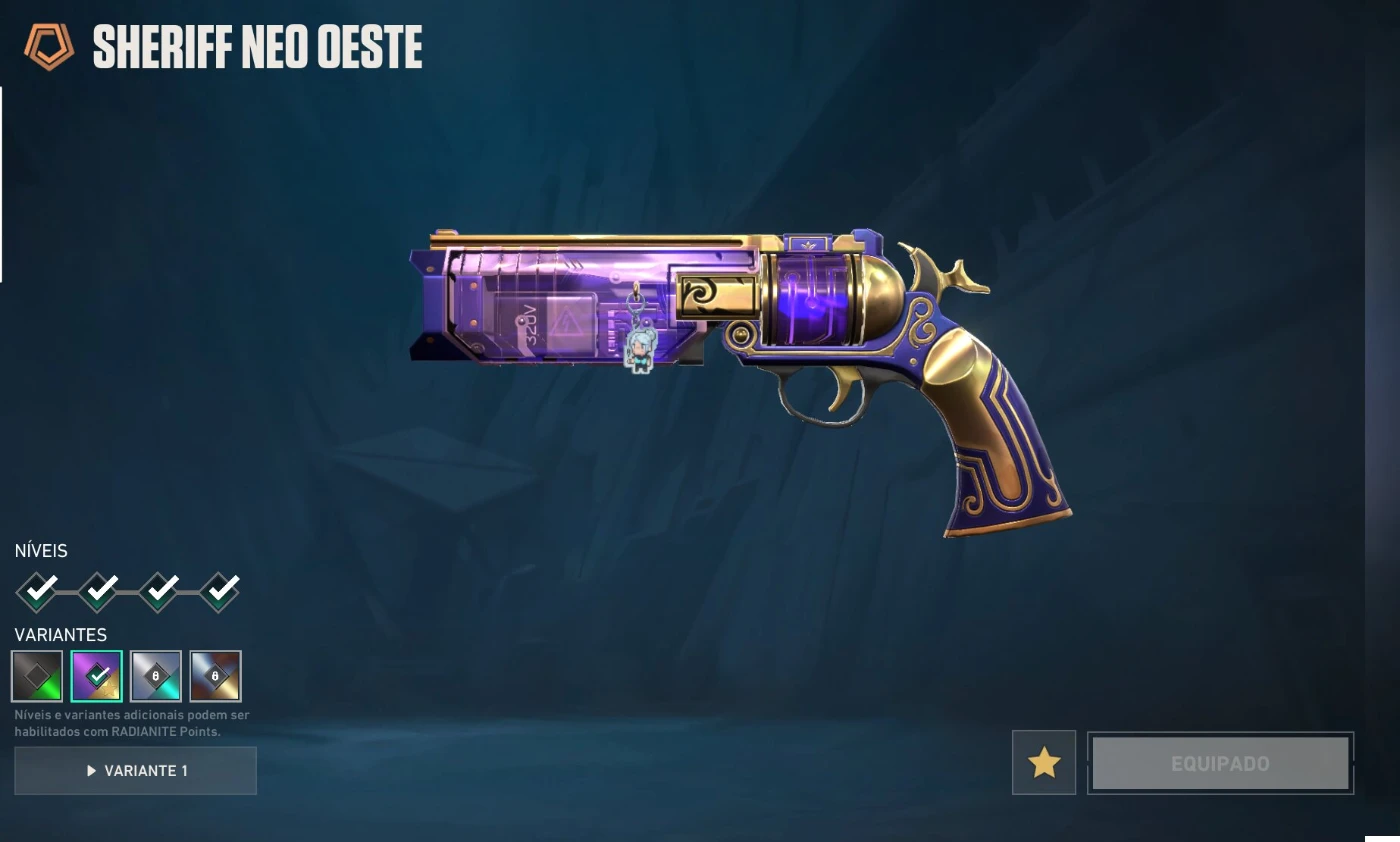Select the locked silver and teal variant
The width and height of the screenshot is (1400, 842).
(156, 676)
